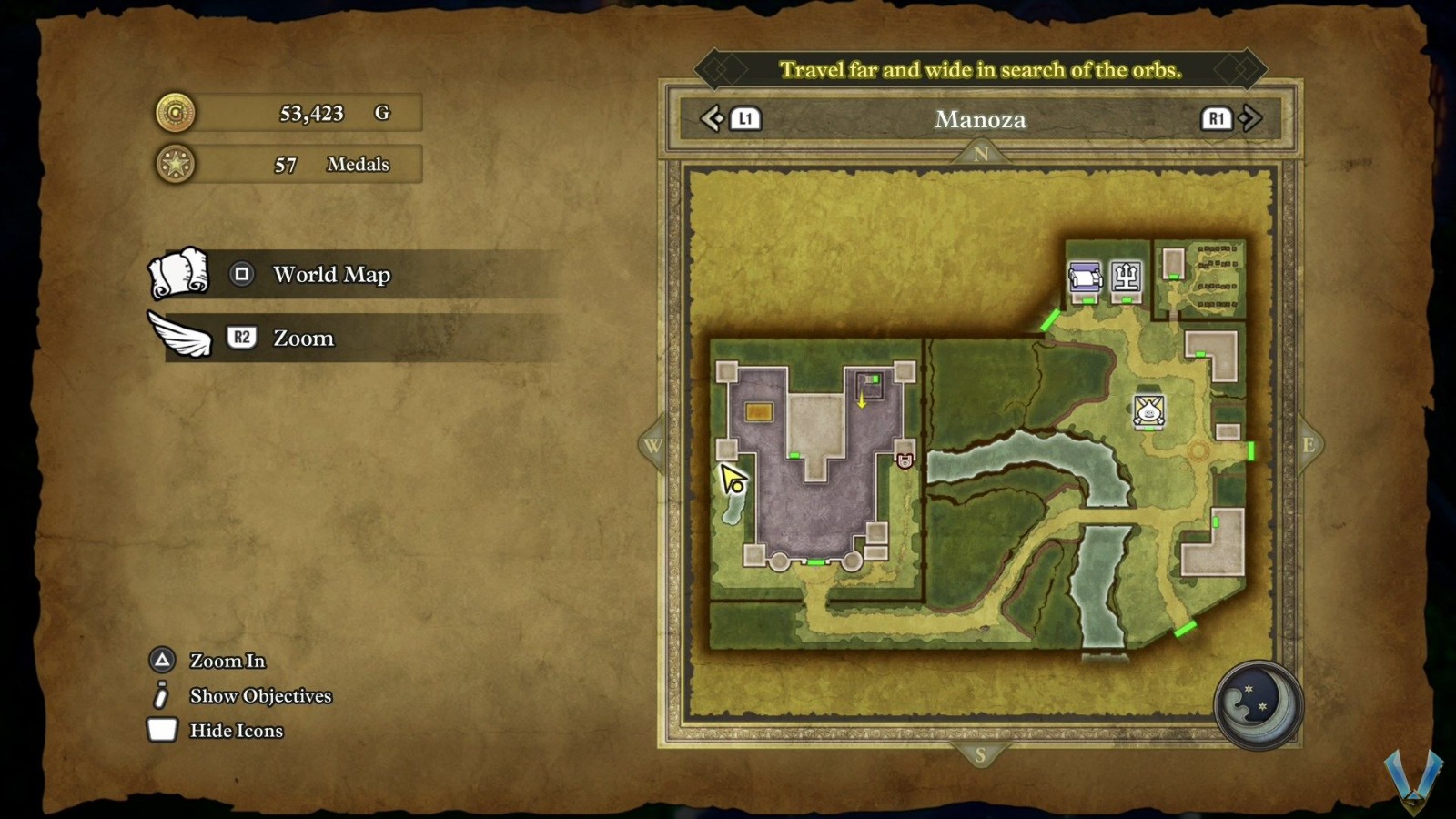This screenshot has height=819, width=1456.
Task: Choose the Zoom In option
Action: point(227,661)
